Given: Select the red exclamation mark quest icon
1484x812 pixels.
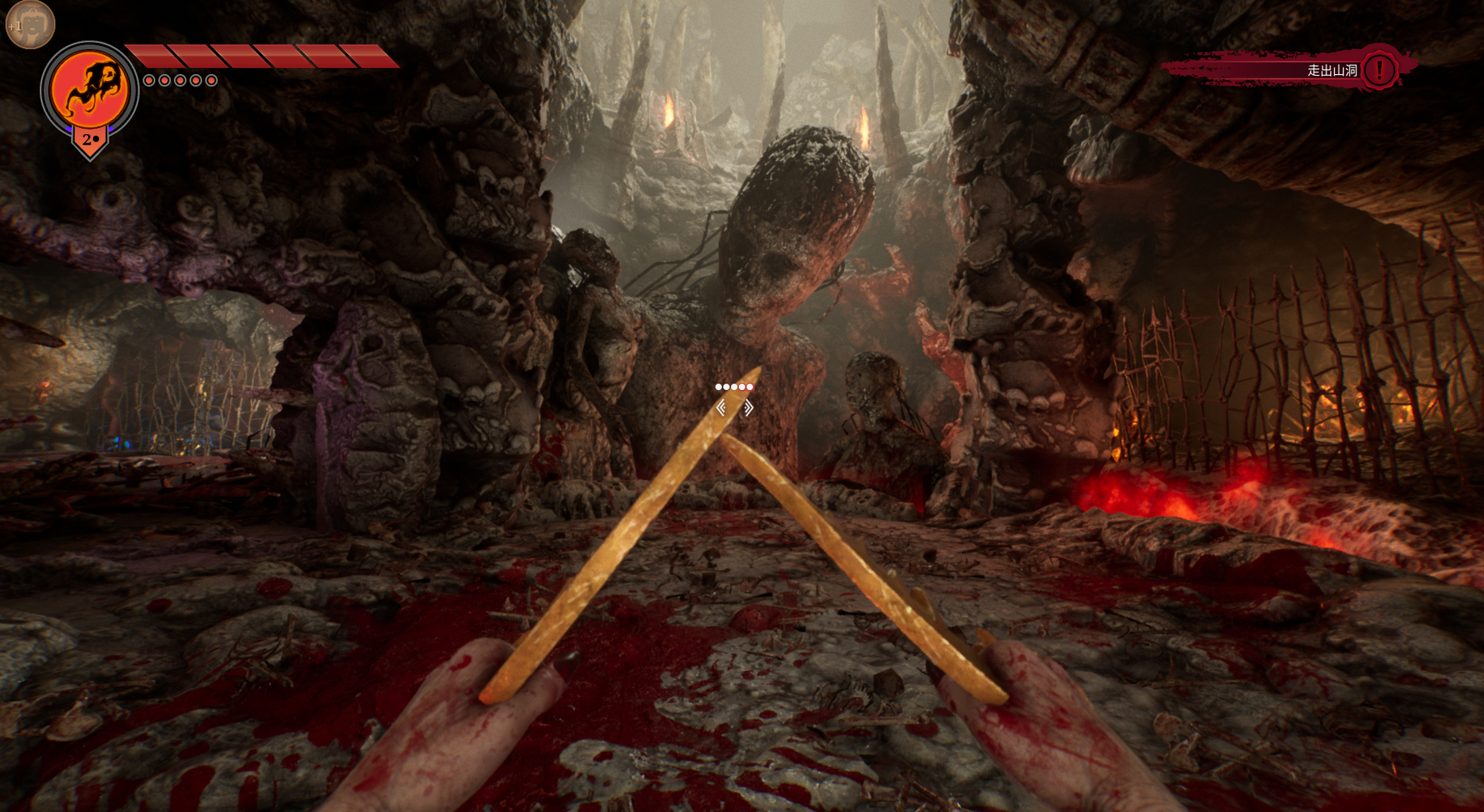Looking at the screenshot, I should click(x=1379, y=70).
